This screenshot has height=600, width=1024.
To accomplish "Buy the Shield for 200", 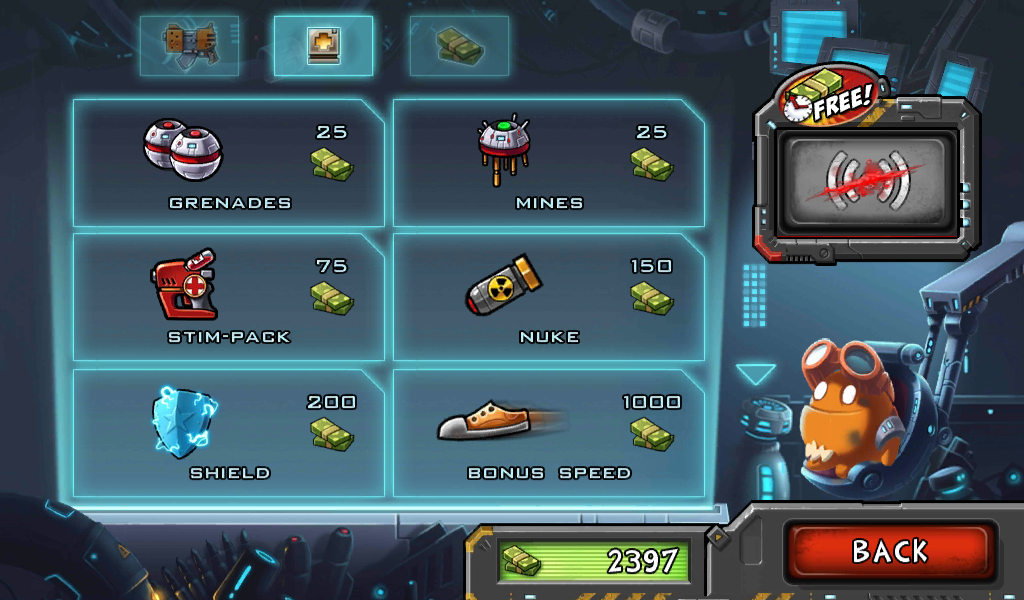I will tap(228, 432).
